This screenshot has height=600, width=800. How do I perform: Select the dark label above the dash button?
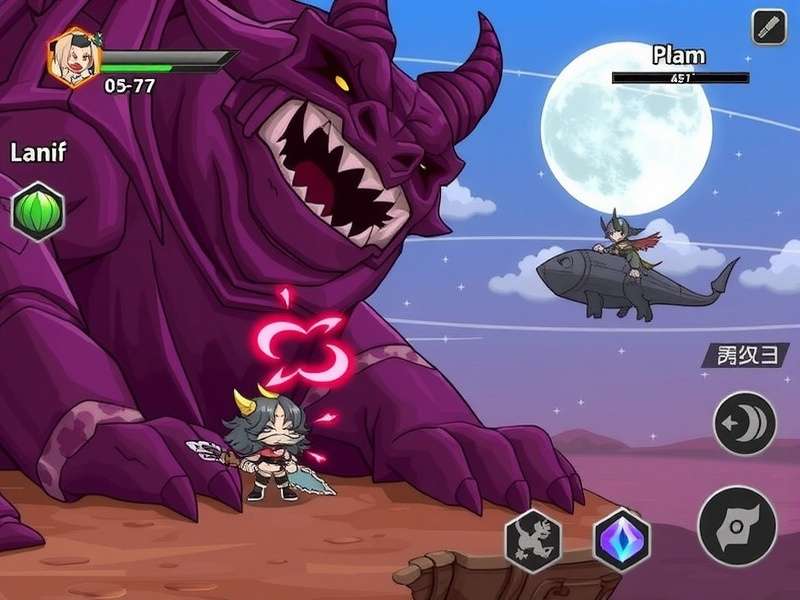(745, 355)
